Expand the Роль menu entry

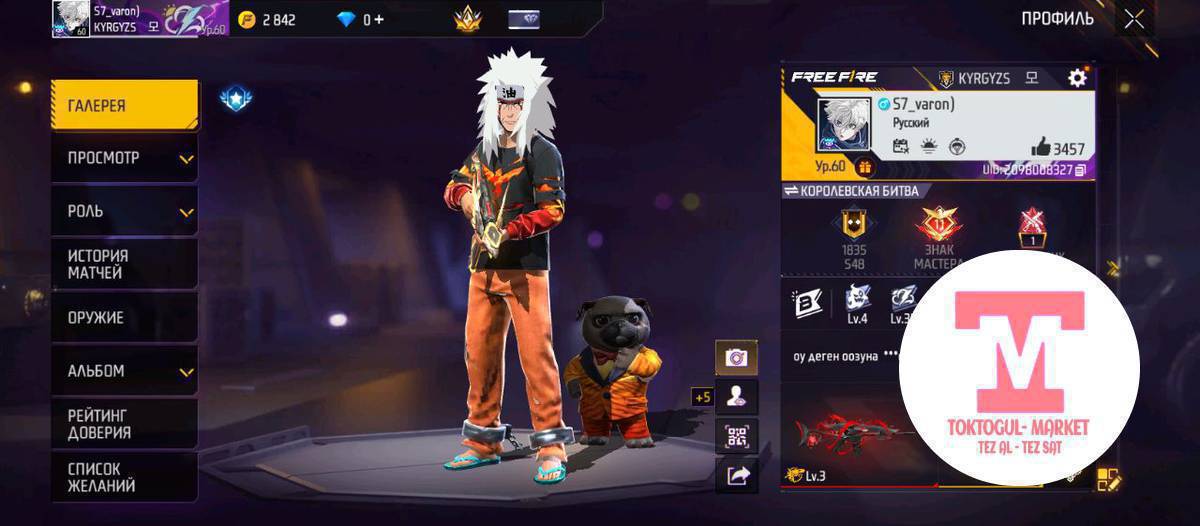coord(124,212)
